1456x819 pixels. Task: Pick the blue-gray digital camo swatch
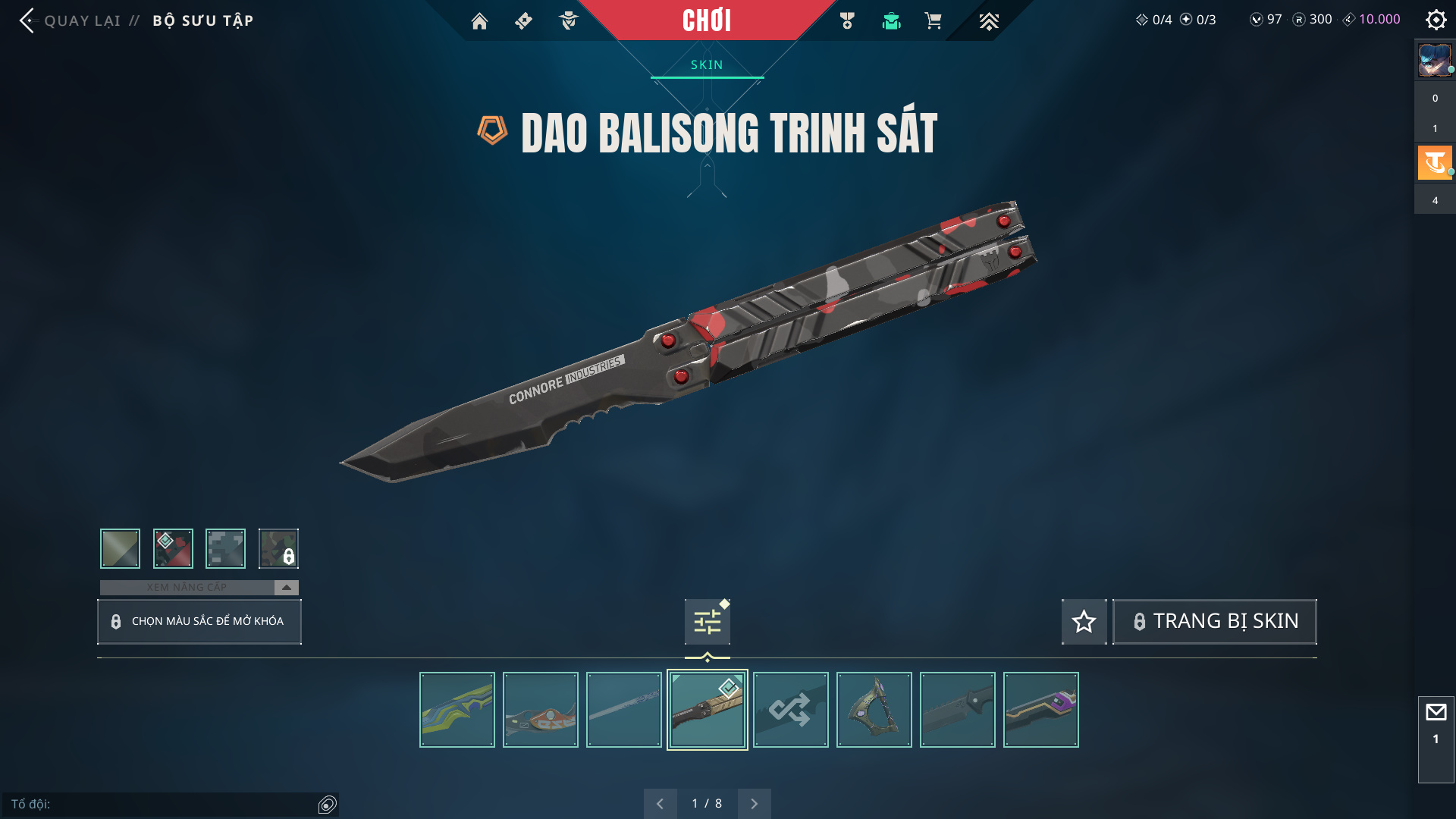tap(225, 548)
